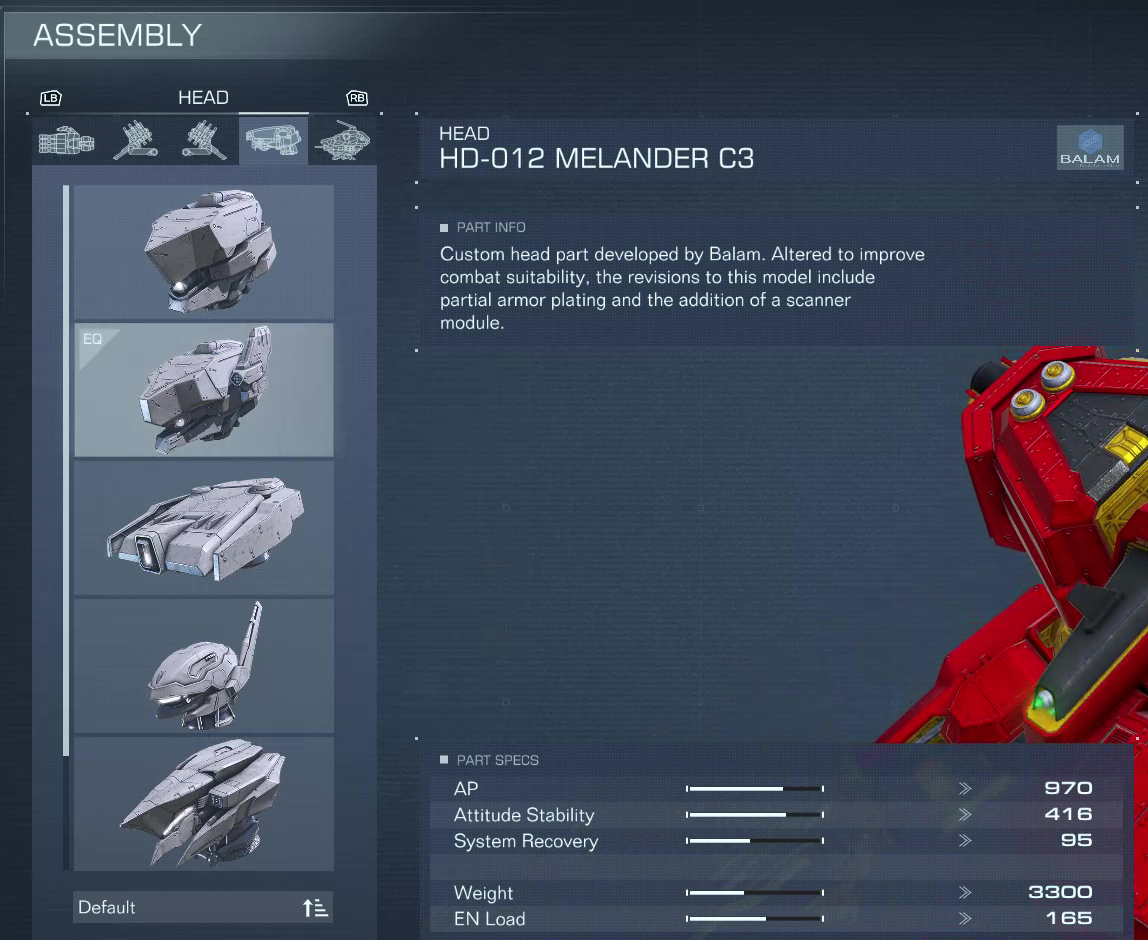
Task: Switch to the highlighted head parts tab
Action: coord(273,141)
